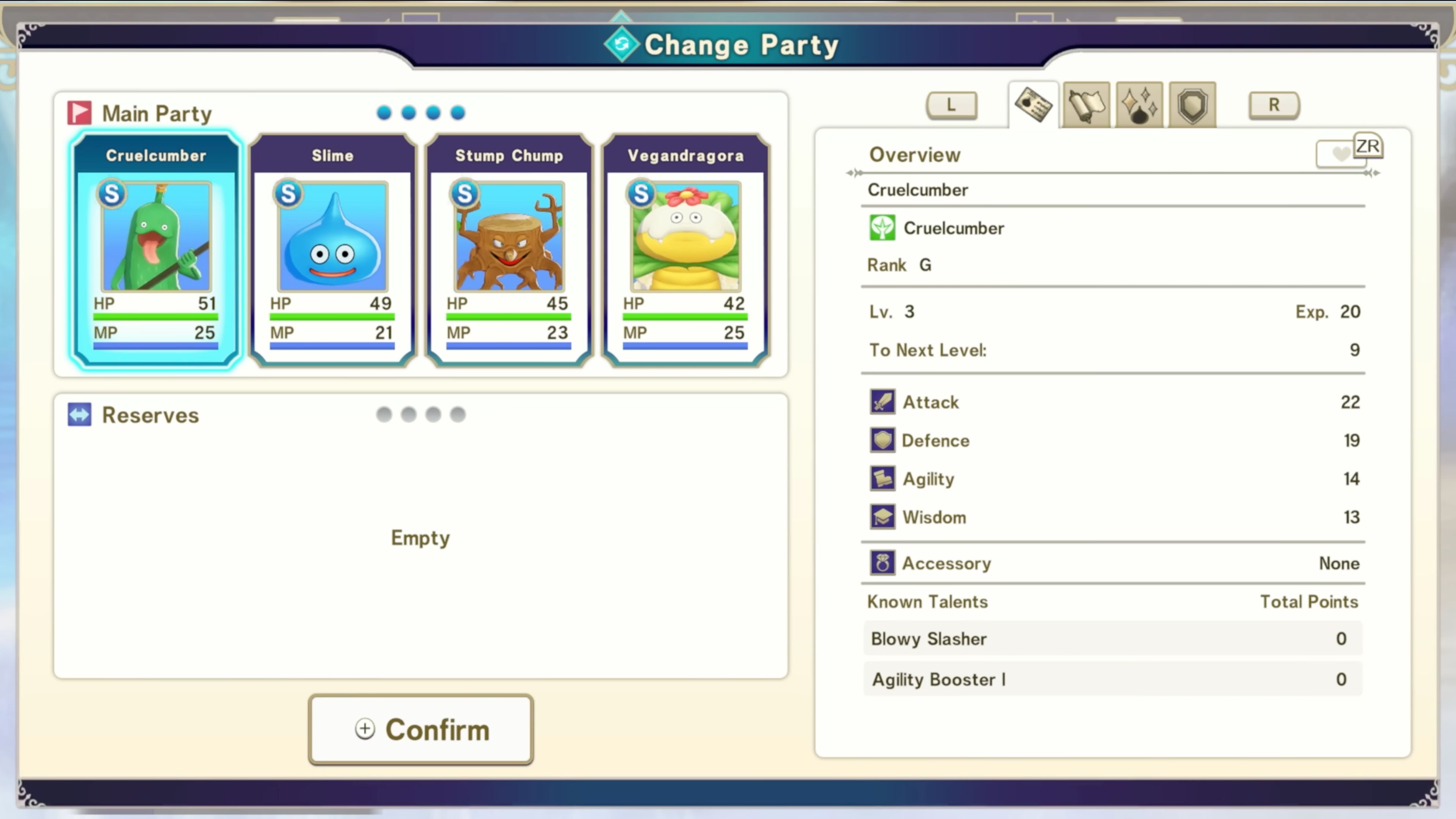The width and height of the screenshot is (1456, 819).
Task: Click the Defence shield stat icon
Action: click(882, 440)
